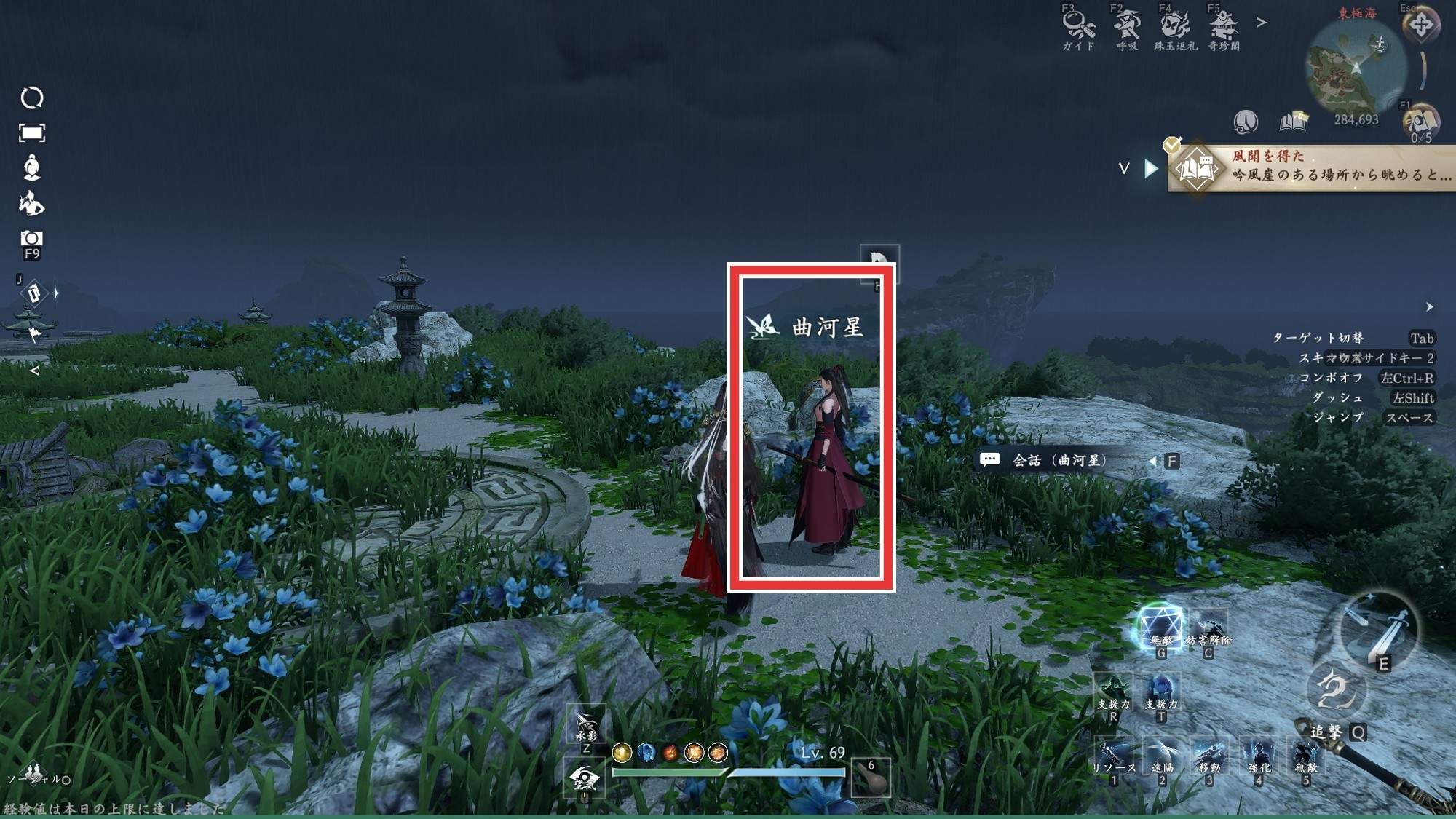
Task: Use the 移動 movement skill
Action: pyautogui.click(x=1209, y=757)
